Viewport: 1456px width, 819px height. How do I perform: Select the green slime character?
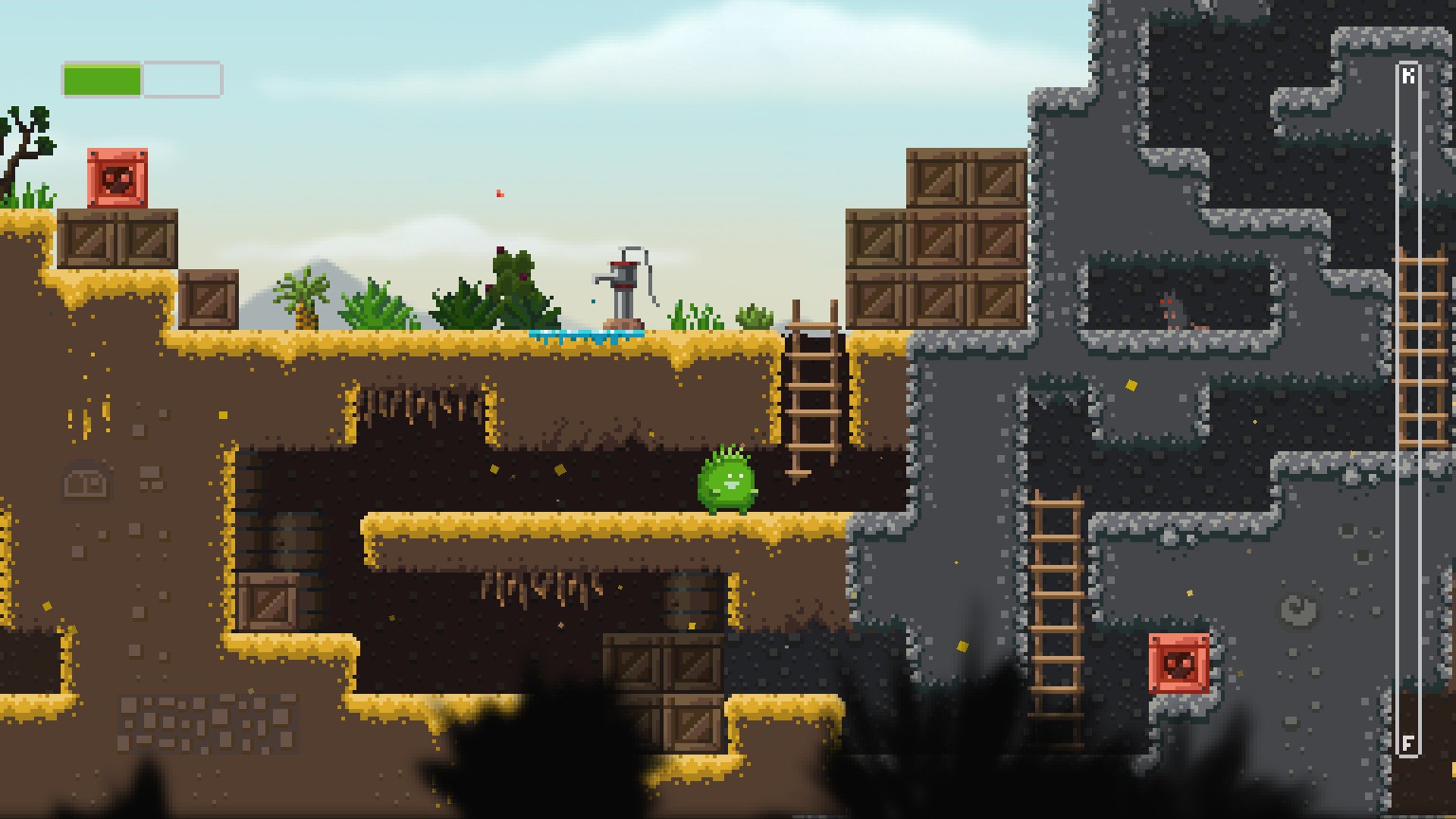[727, 483]
